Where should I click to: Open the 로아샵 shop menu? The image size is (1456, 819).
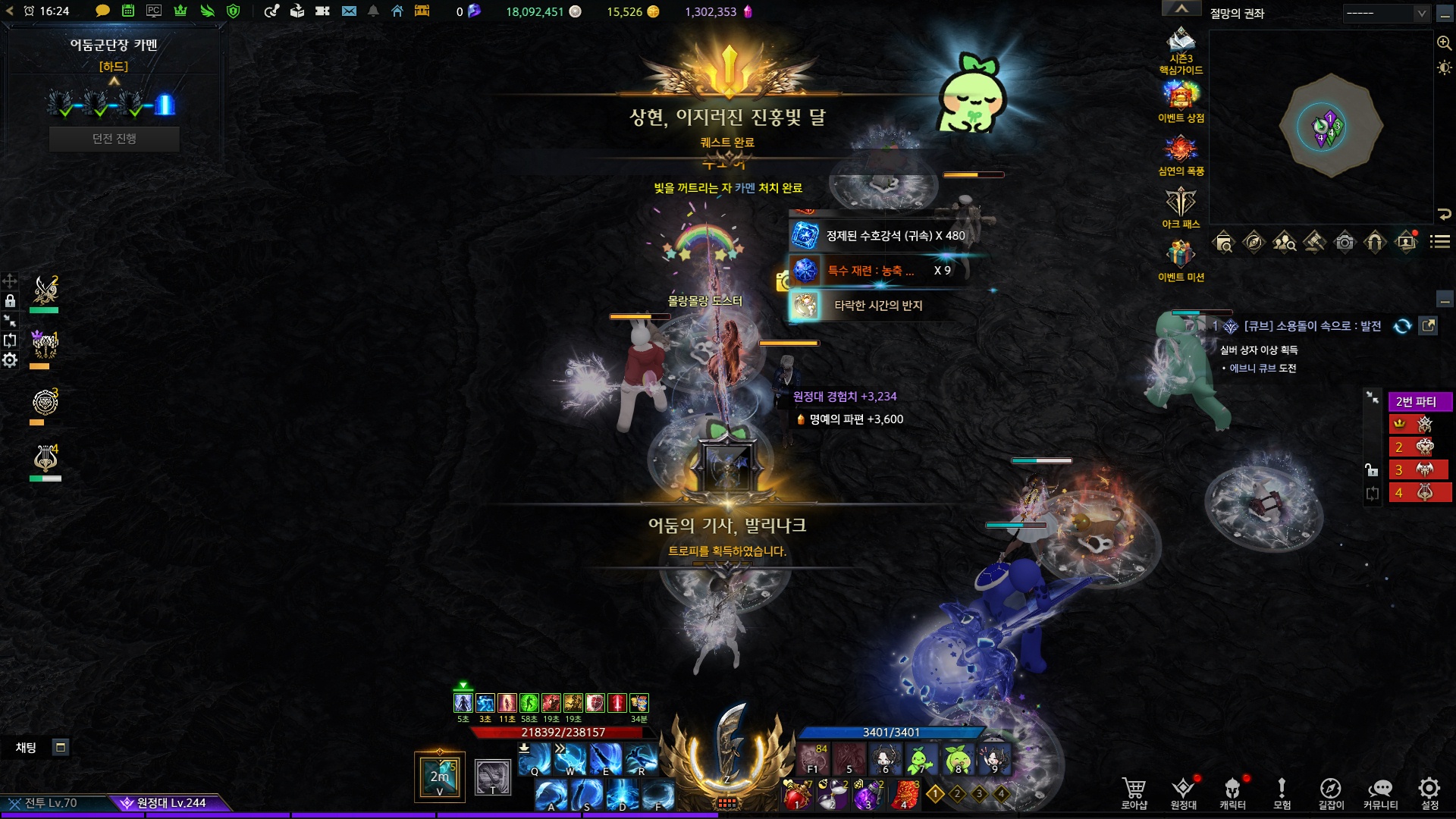[x=1134, y=792]
